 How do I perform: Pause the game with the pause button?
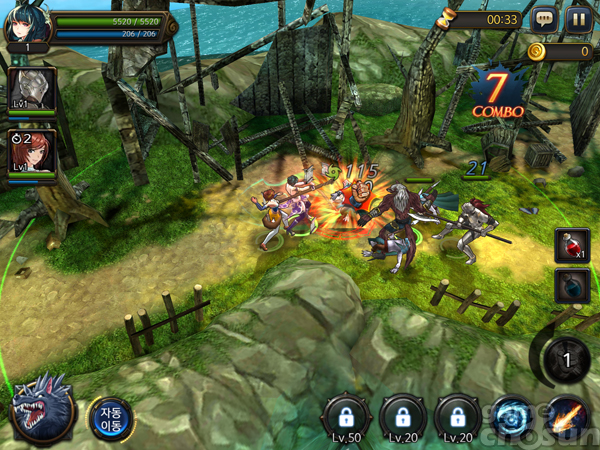(578, 19)
